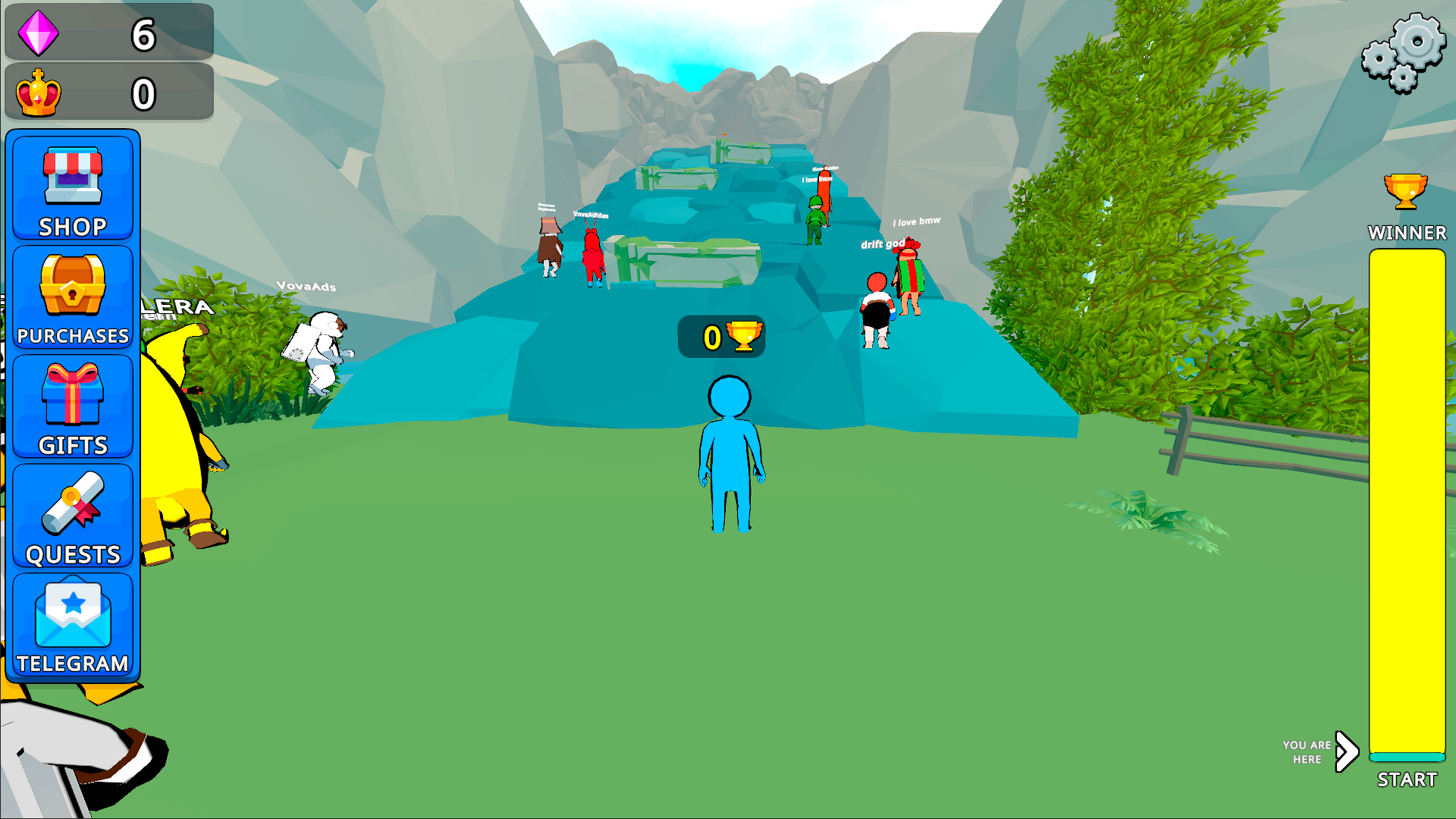Click the START label below the progress bar
This screenshot has height=819, width=1456.
coord(1407,778)
